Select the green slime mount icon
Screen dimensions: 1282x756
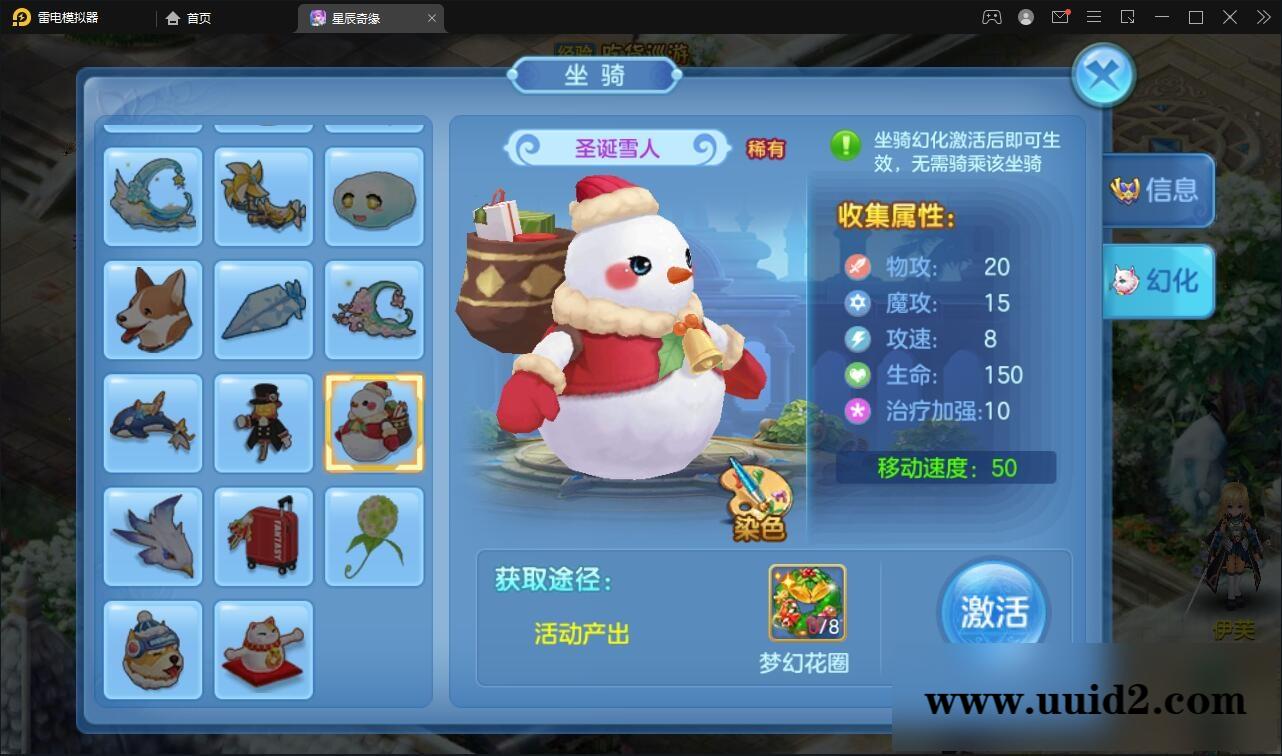[374, 196]
